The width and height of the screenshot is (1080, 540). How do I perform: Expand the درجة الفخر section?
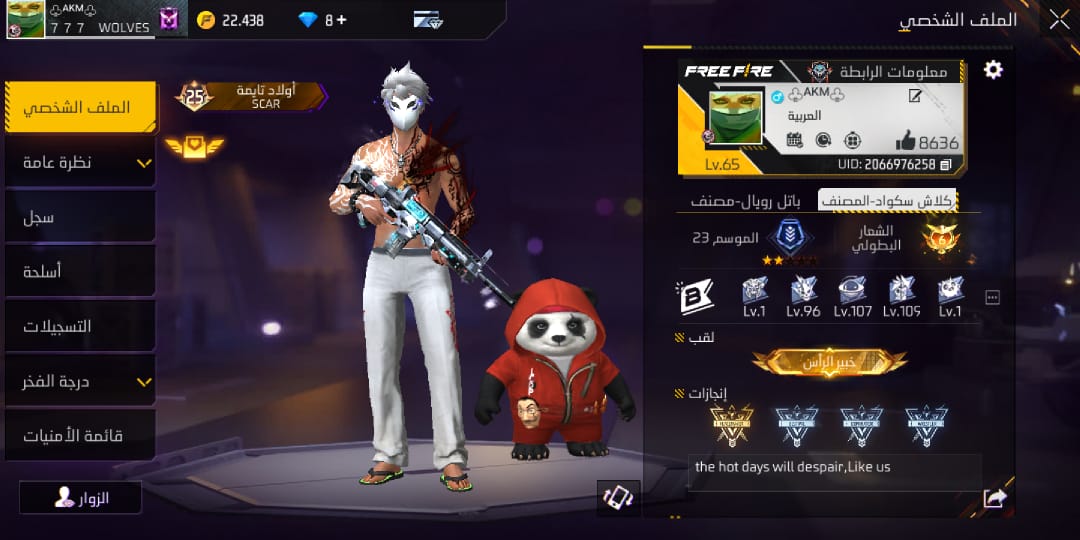click(x=81, y=381)
